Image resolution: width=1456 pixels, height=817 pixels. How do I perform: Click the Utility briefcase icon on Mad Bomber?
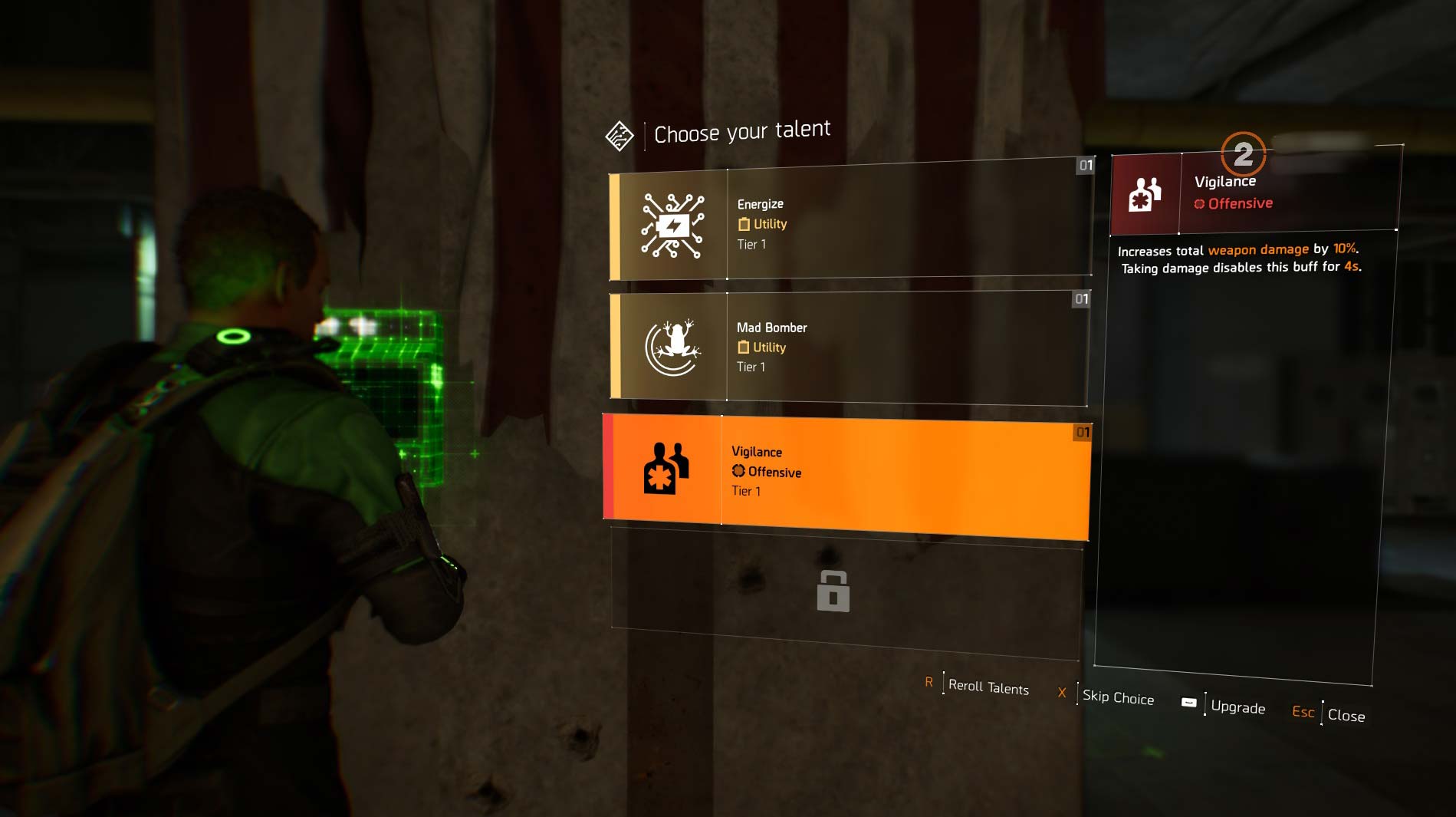pyautogui.click(x=742, y=348)
